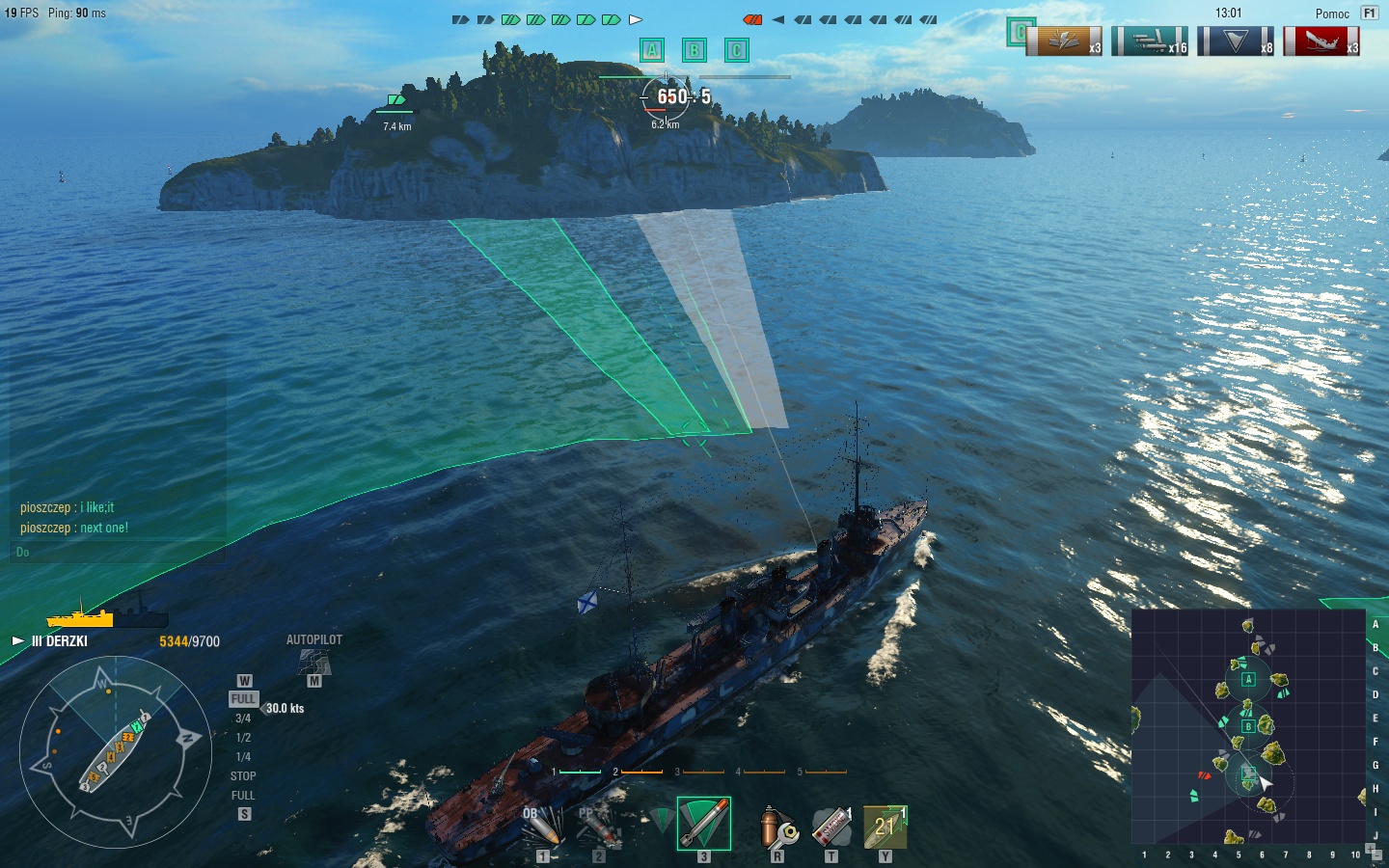
Task: Click the red aircraft ribbon counter x3
Action: coord(1321,41)
